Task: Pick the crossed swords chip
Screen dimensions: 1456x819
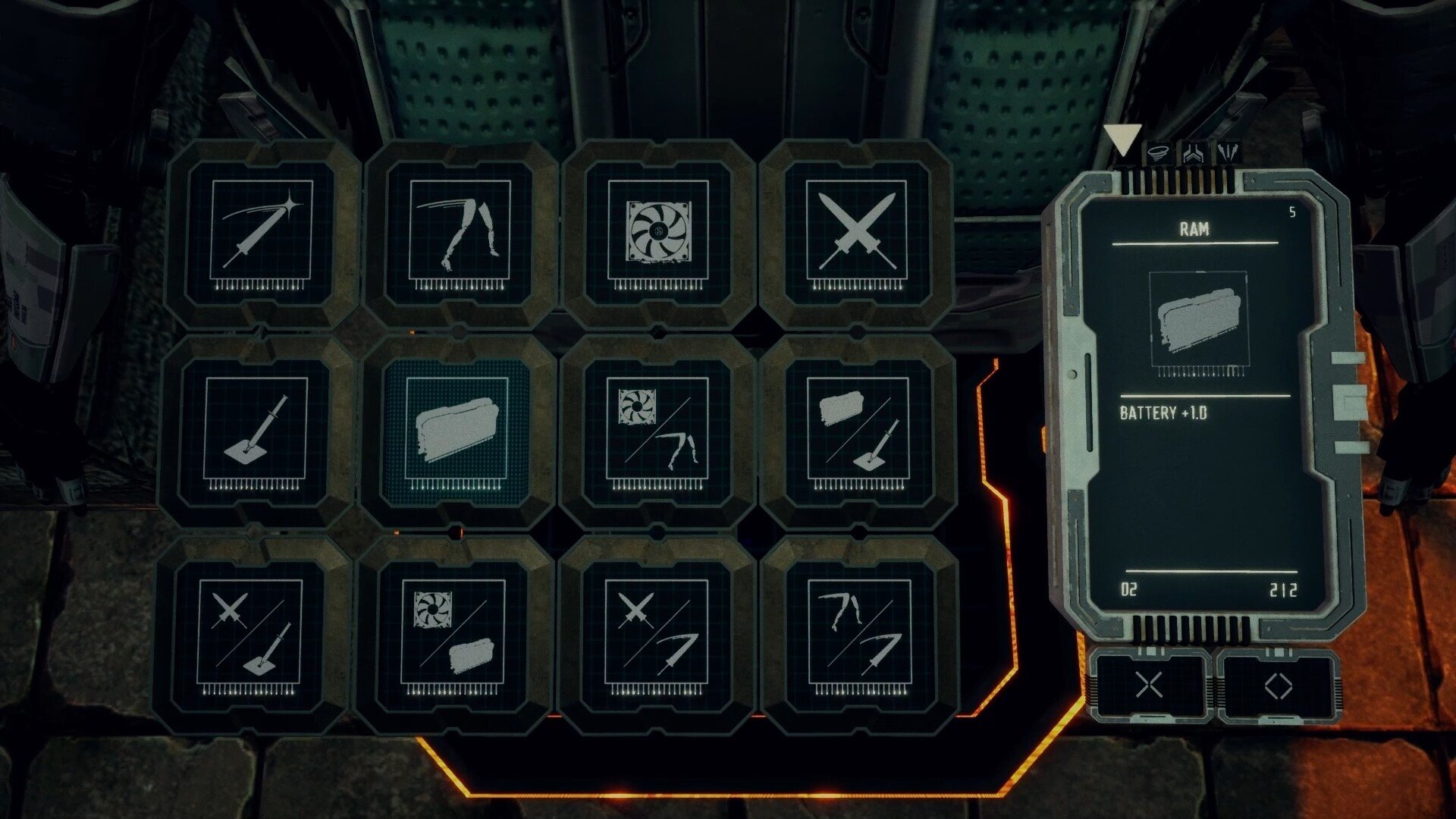Action: (x=857, y=233)
